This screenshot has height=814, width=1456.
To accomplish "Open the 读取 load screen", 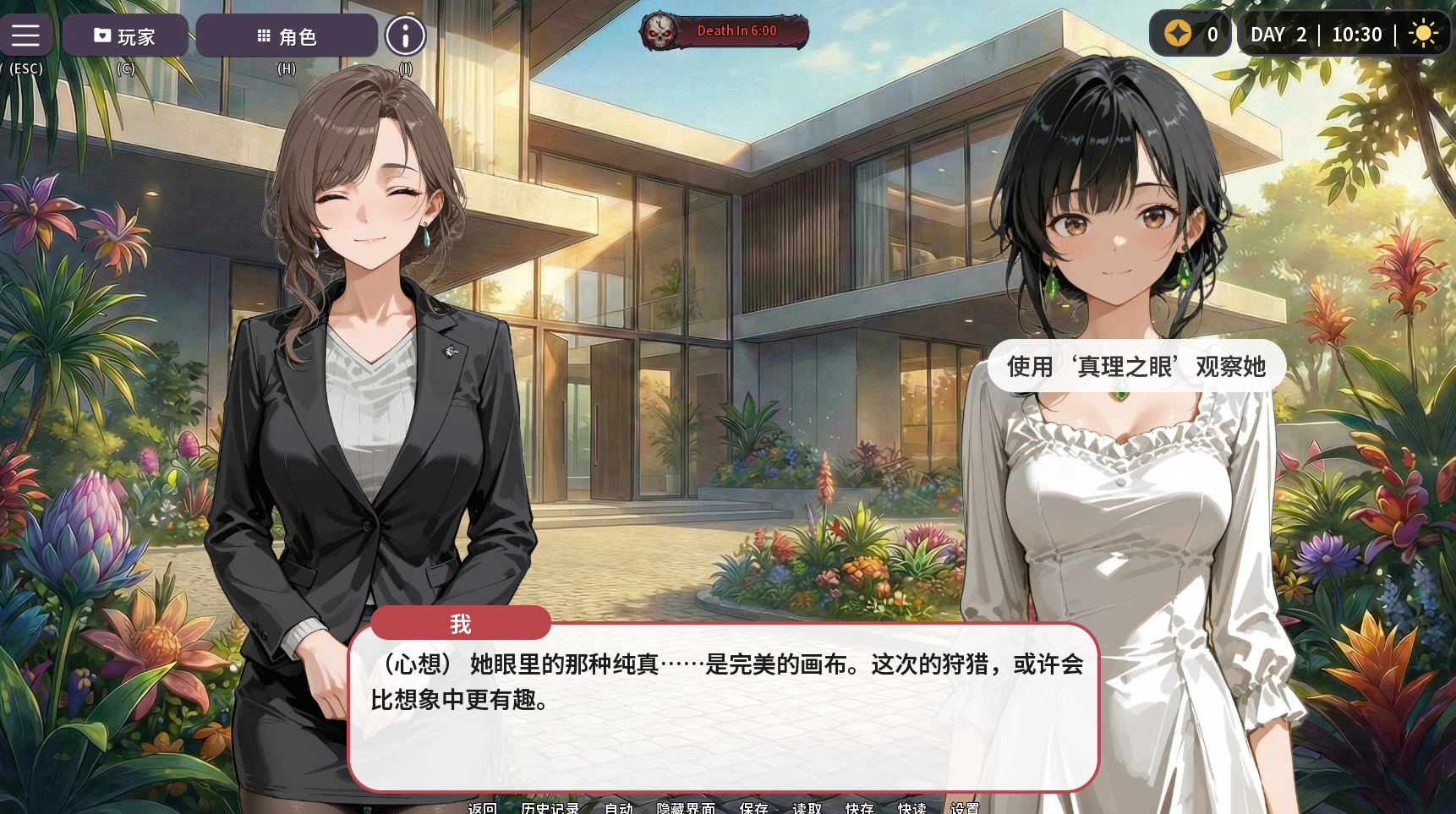I will (x=807, y=807).
